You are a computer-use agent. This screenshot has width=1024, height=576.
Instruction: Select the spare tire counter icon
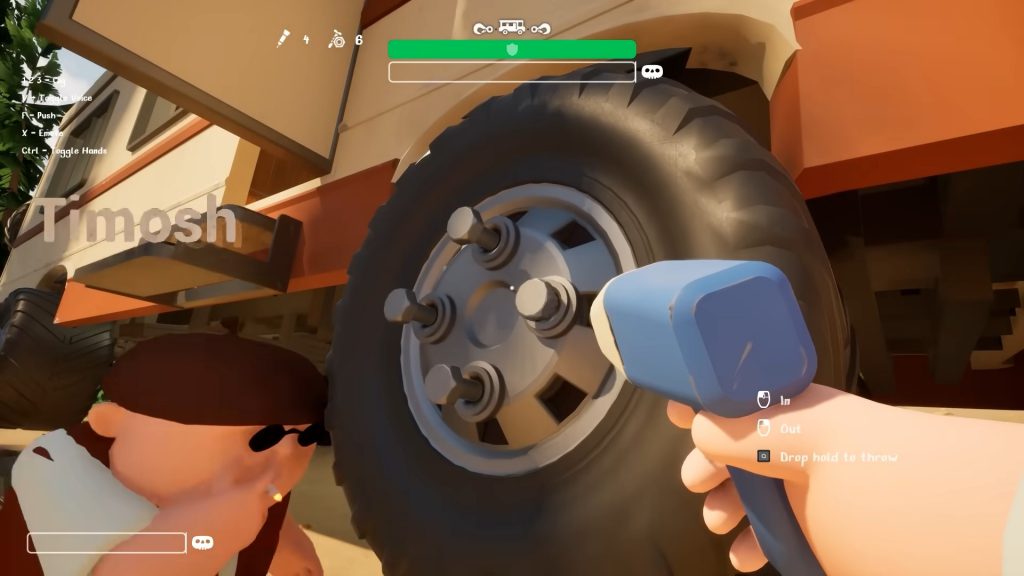(337, 40)
